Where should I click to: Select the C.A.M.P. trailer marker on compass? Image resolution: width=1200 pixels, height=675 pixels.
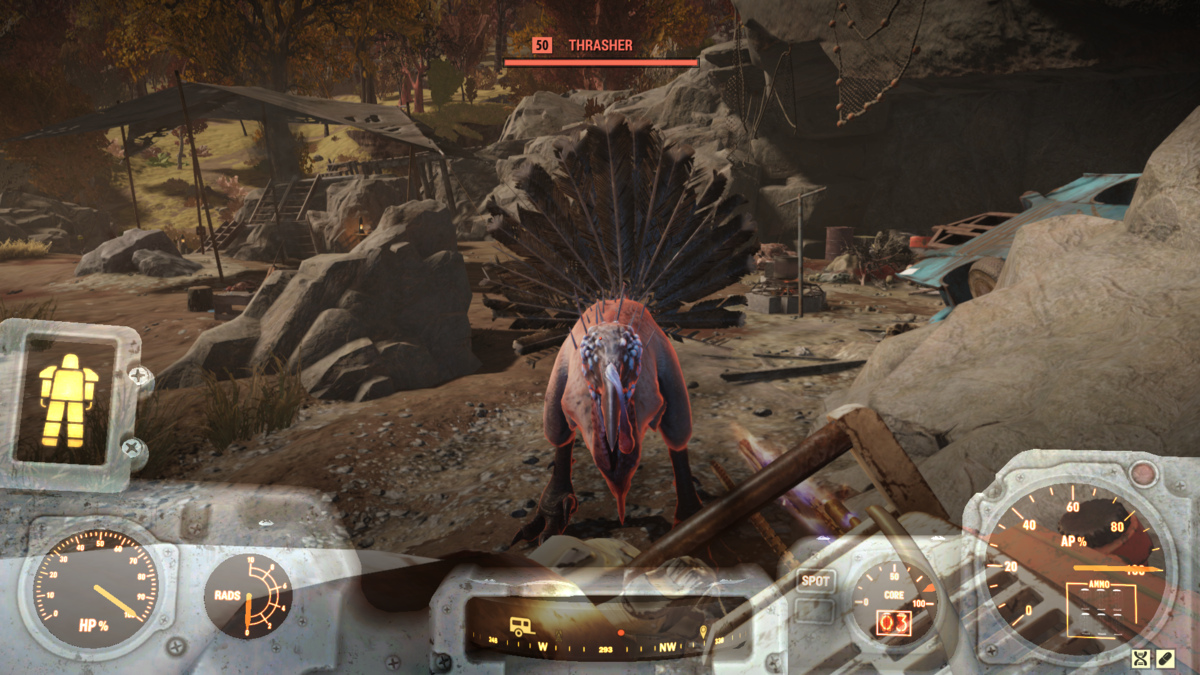pyautogui.click(x=522, y=627)
